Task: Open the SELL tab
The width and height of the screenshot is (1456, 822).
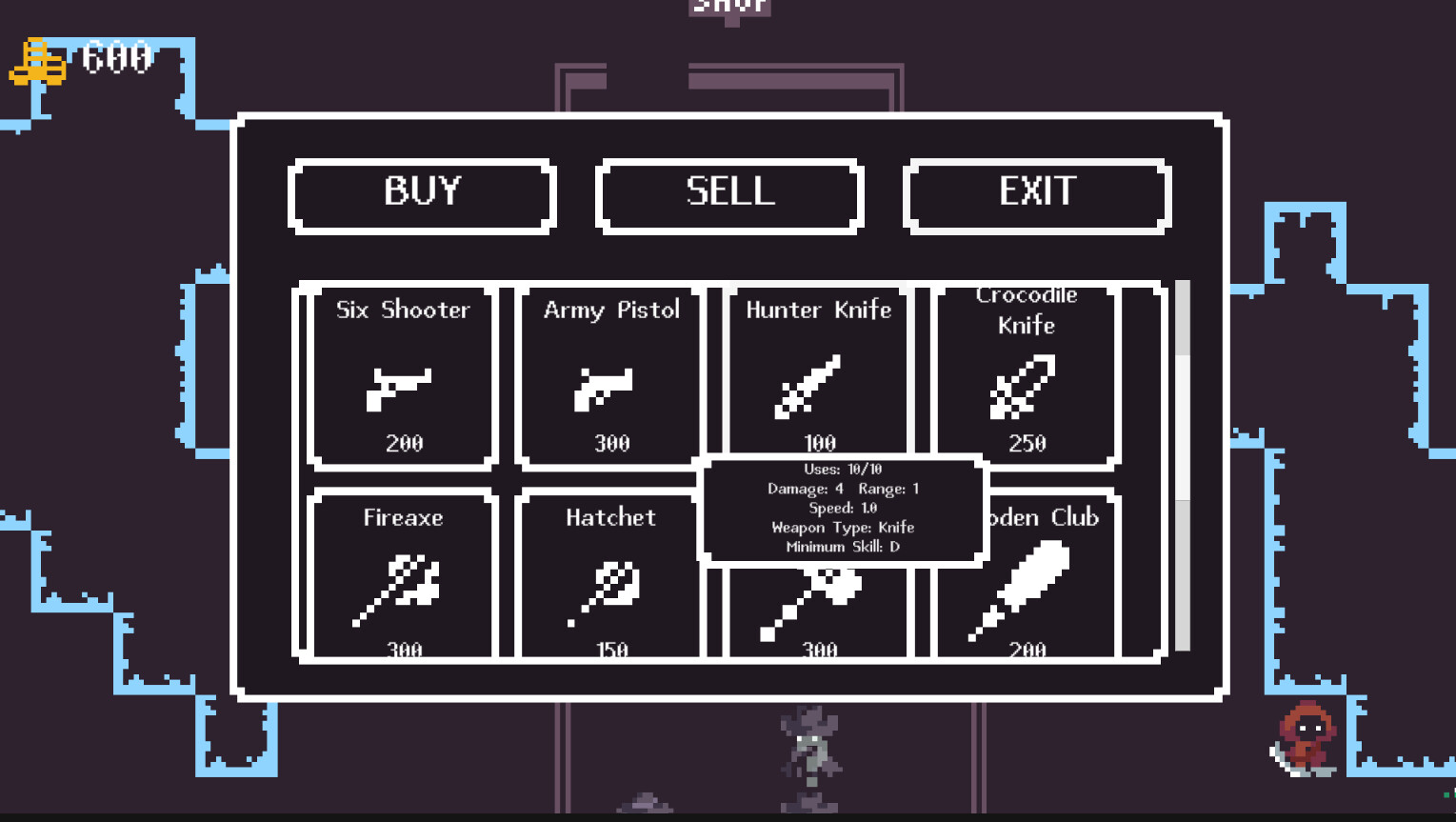Action: coord(729,194)
